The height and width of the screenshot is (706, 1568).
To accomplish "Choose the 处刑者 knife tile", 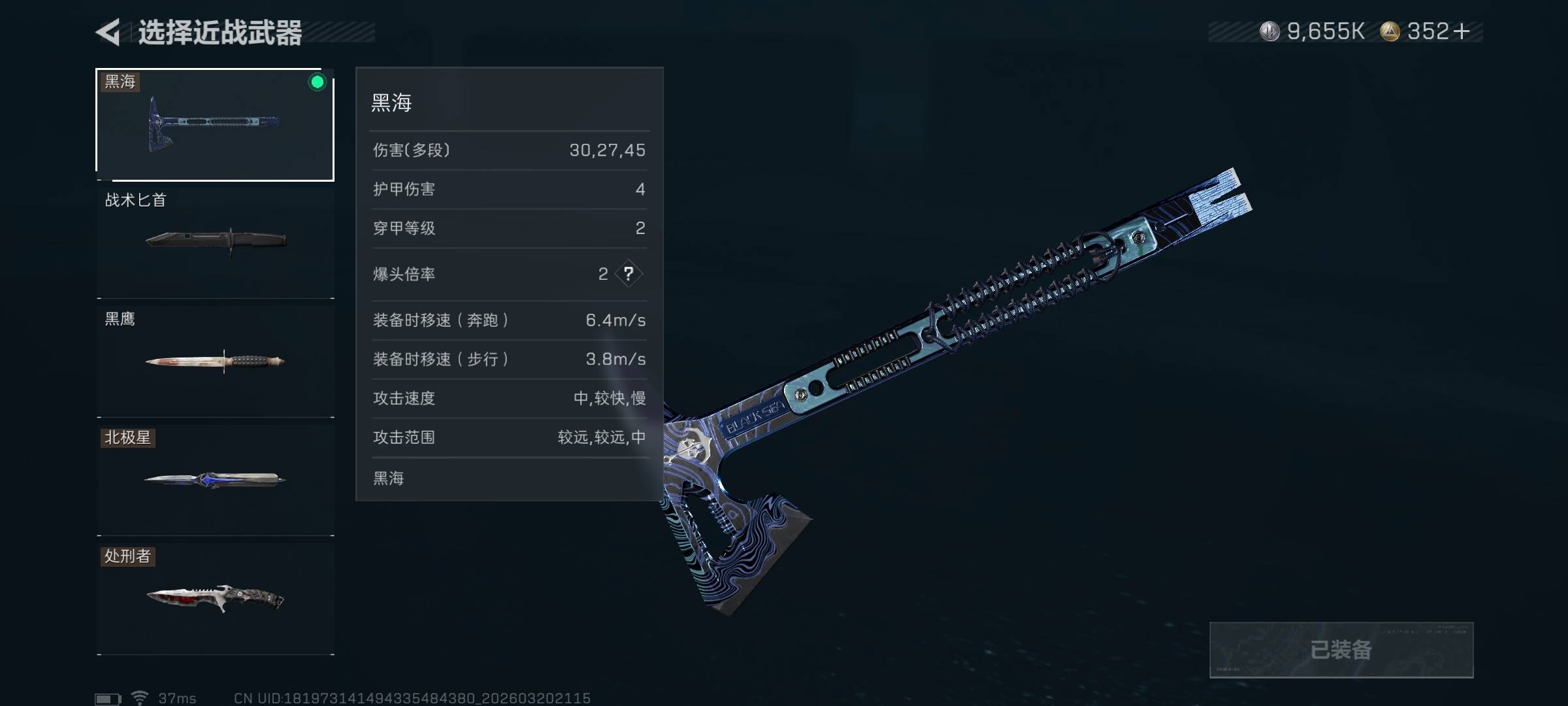I will (215, 598).
